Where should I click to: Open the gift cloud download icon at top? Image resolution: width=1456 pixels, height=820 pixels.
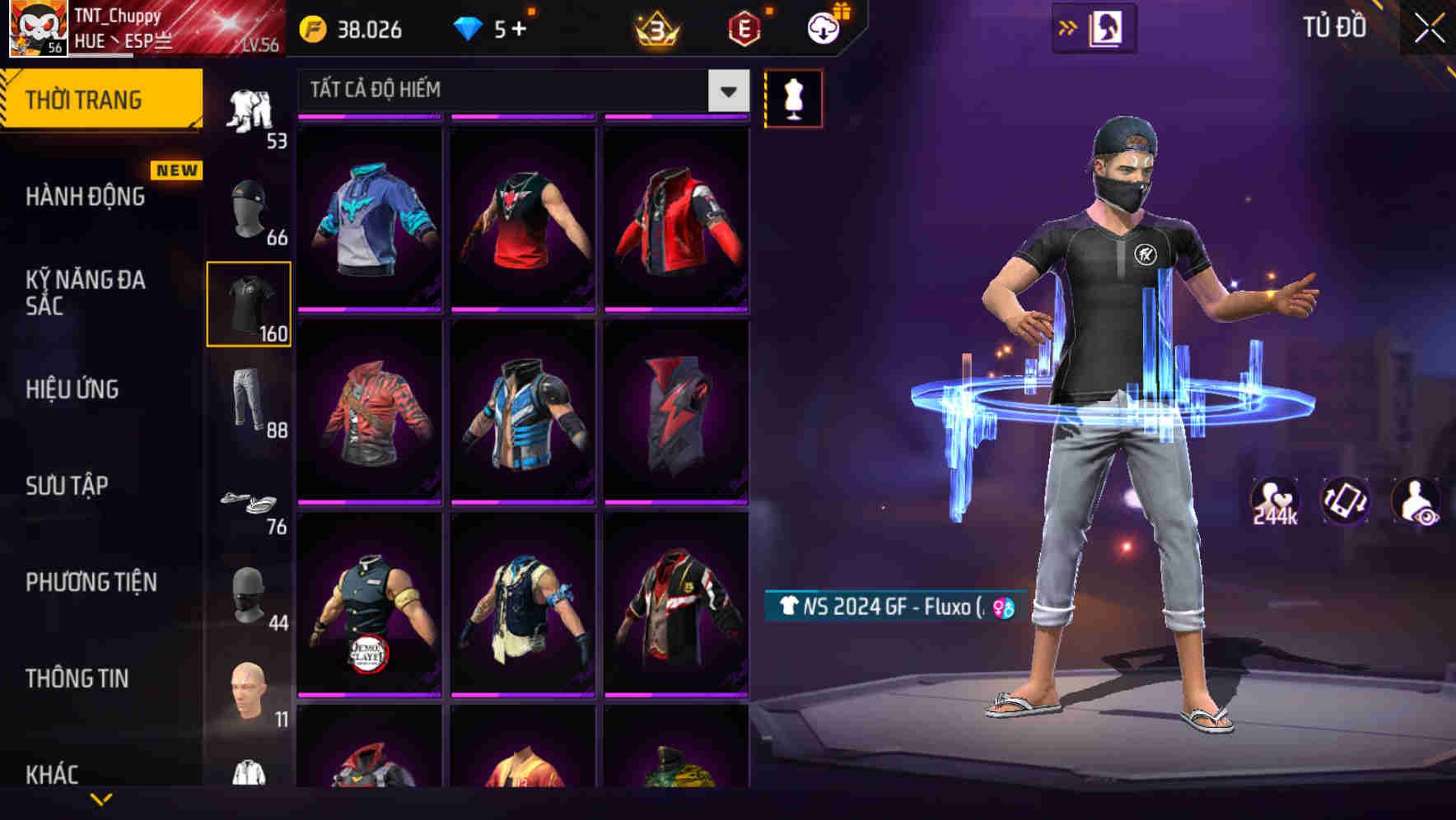coord(821,28)
